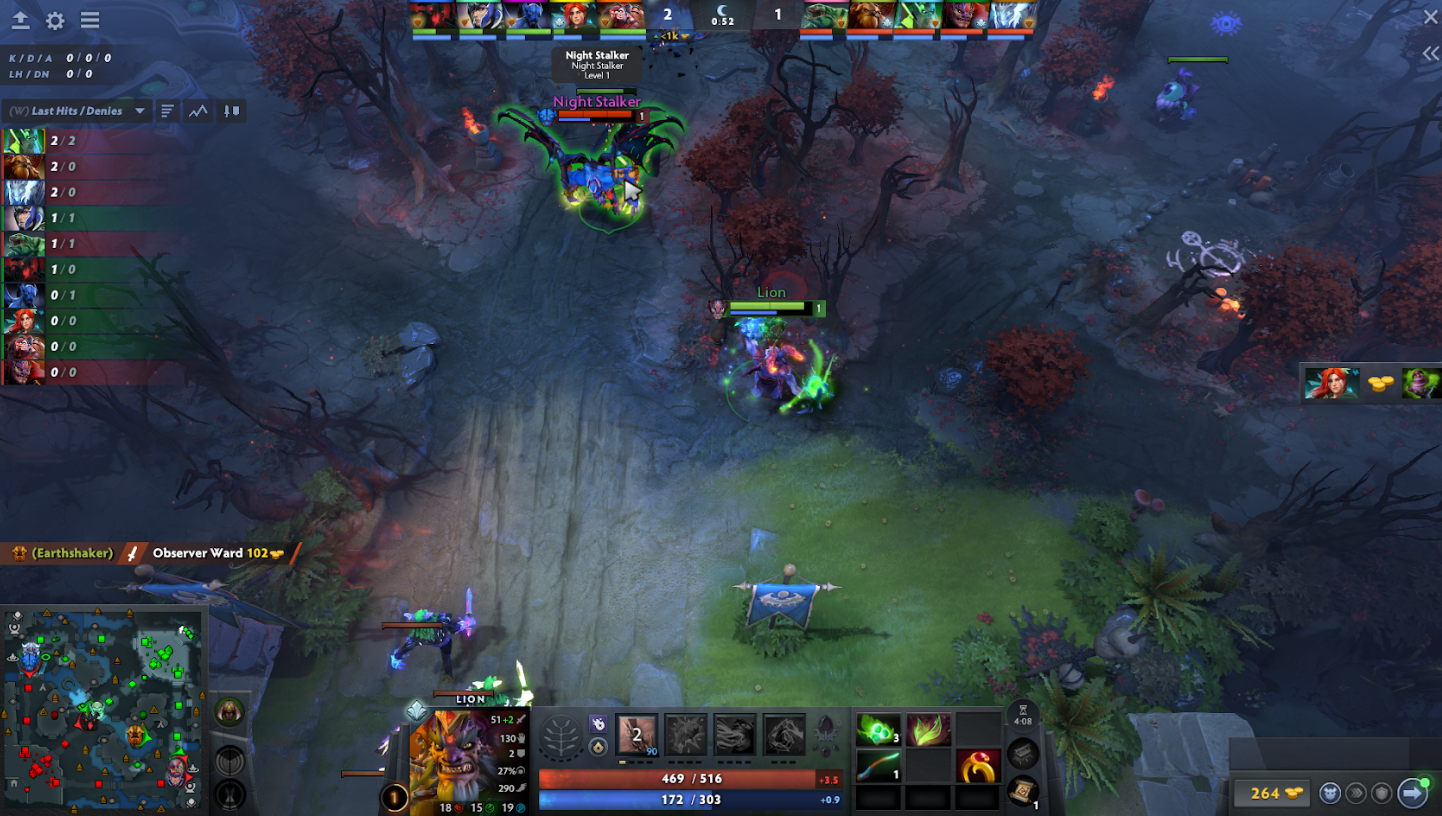Click the courier deliver arrow button

pyautogui.click(x=1412, y=793)
